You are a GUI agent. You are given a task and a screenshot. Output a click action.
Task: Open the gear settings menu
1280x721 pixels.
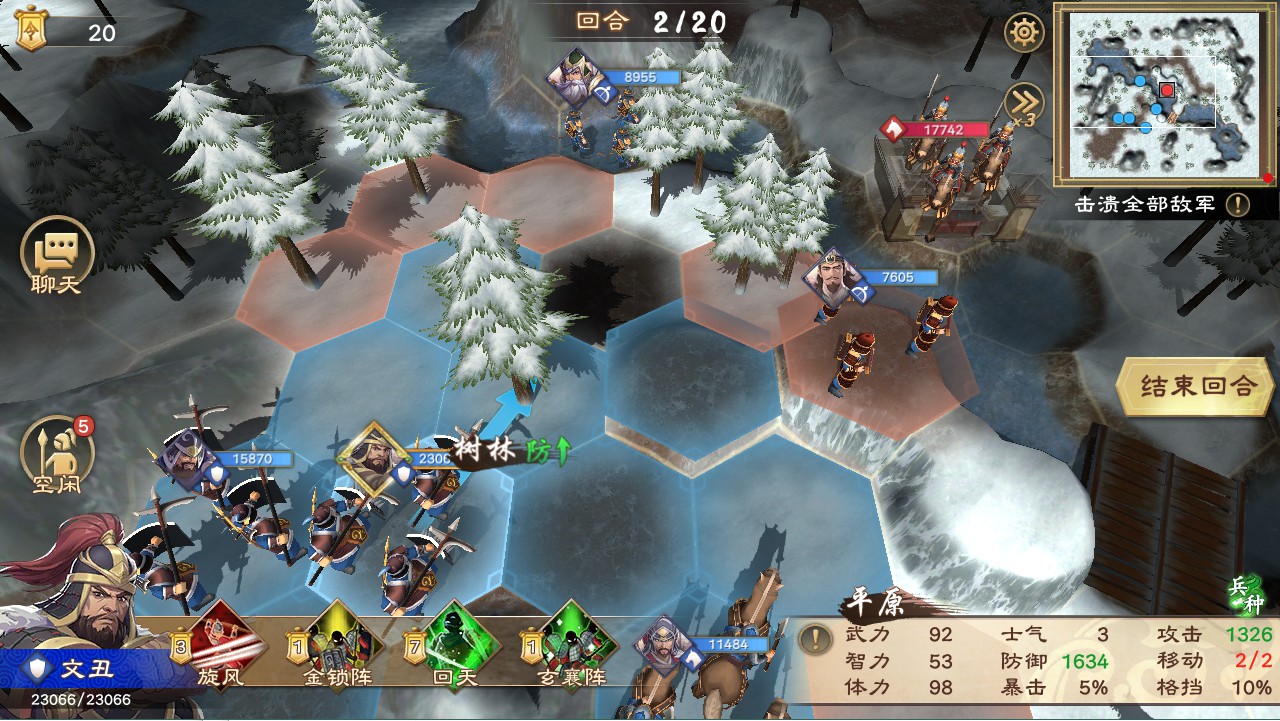pyautogui.click(x=1024, y=33)
